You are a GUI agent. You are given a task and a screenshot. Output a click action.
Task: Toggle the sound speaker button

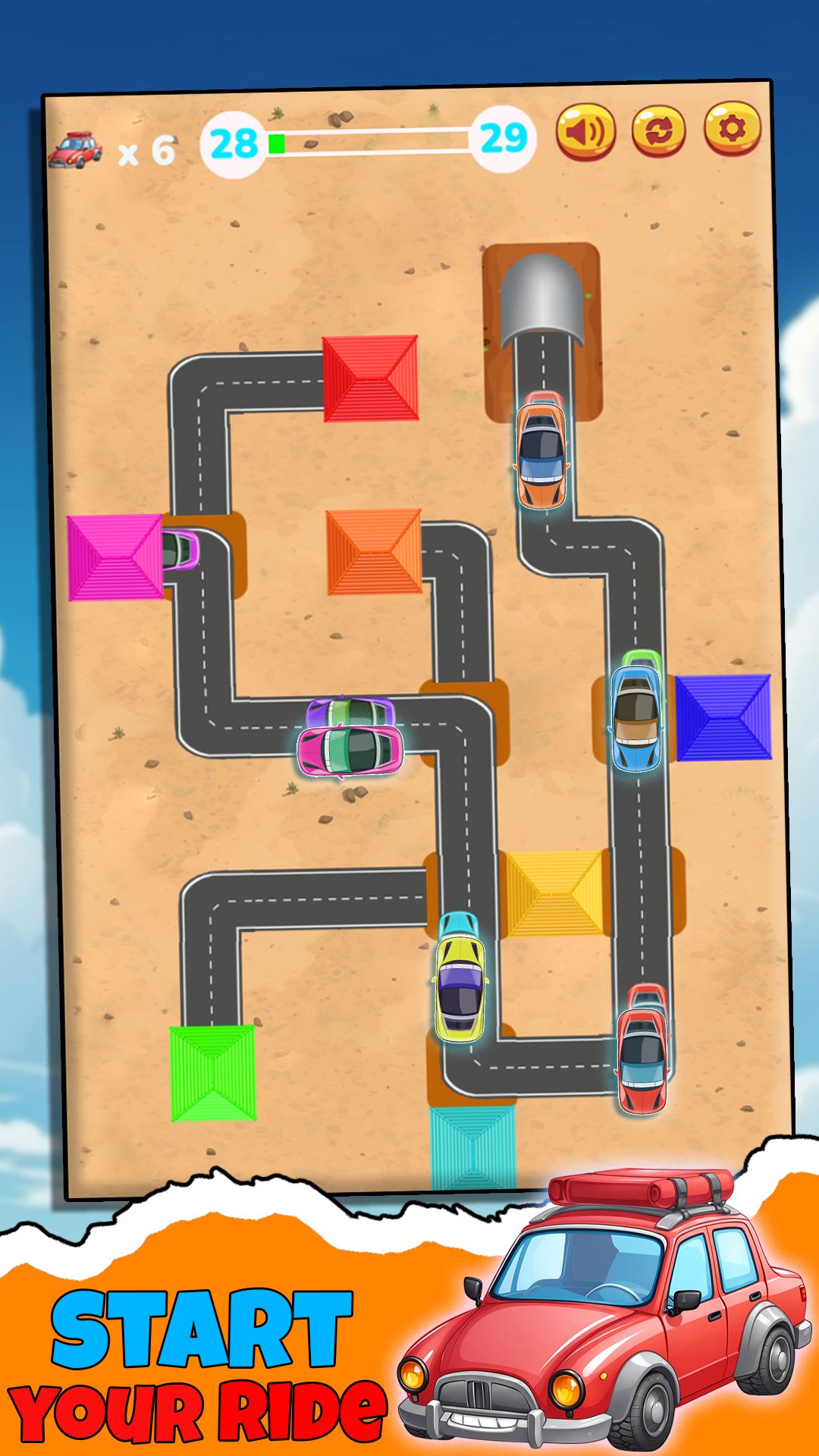[x=585, y=130]
